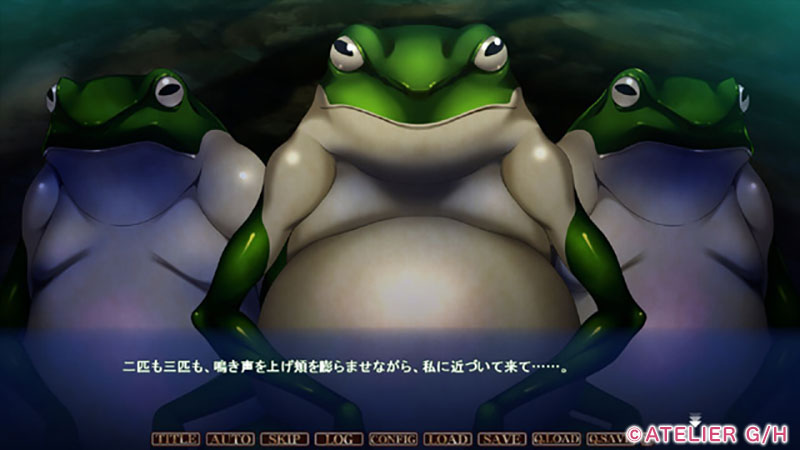The height and width of the screenshot is (450, 800).
Task: Click the Q.SAVE quick save button
Action: pos(606,438)
